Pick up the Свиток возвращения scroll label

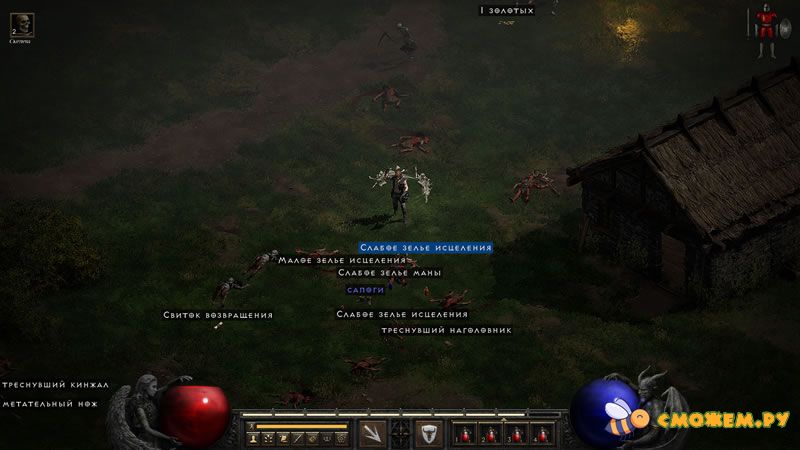pos(218,315)
